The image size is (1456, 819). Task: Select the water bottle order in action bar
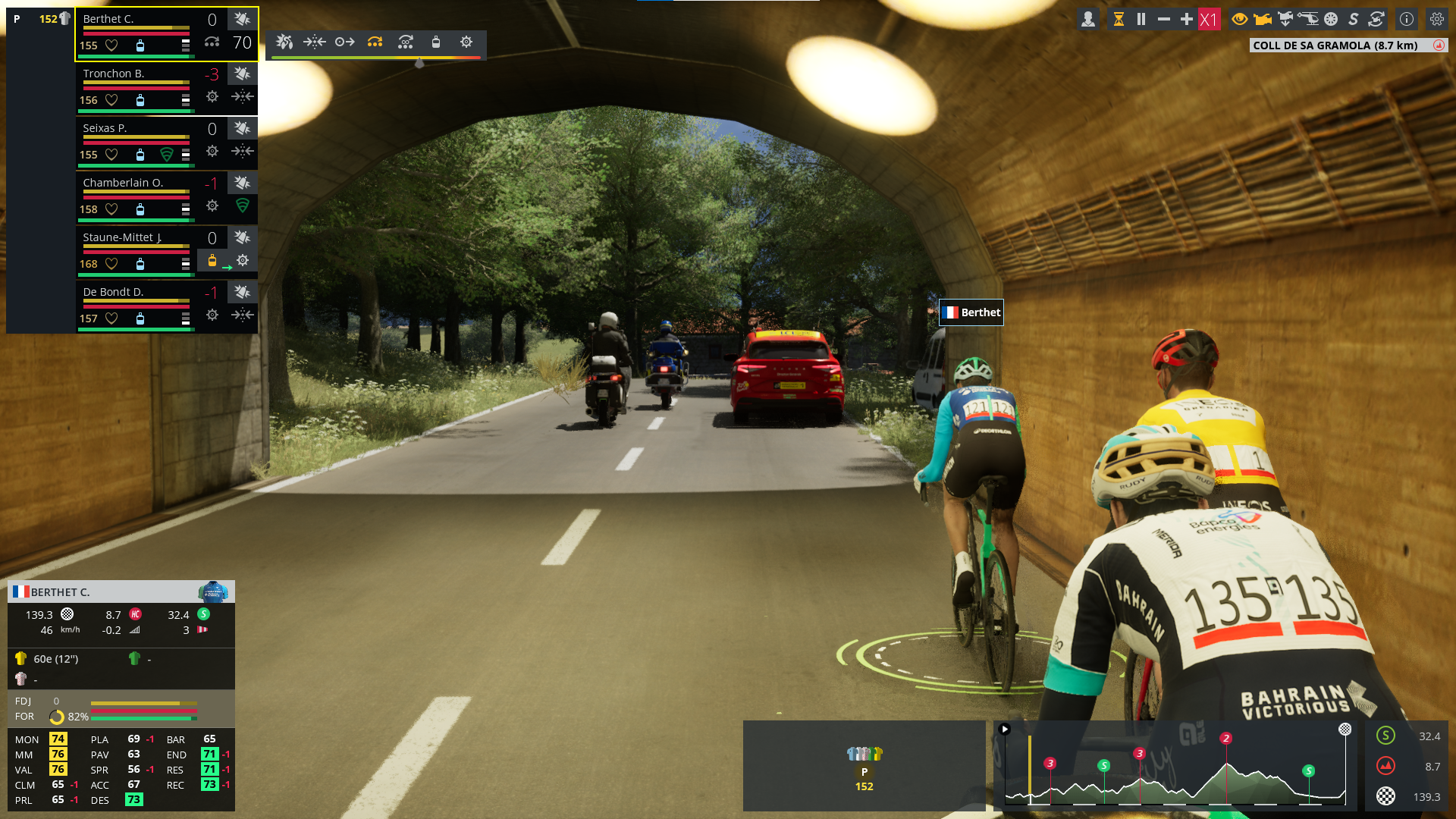point(436,42)
